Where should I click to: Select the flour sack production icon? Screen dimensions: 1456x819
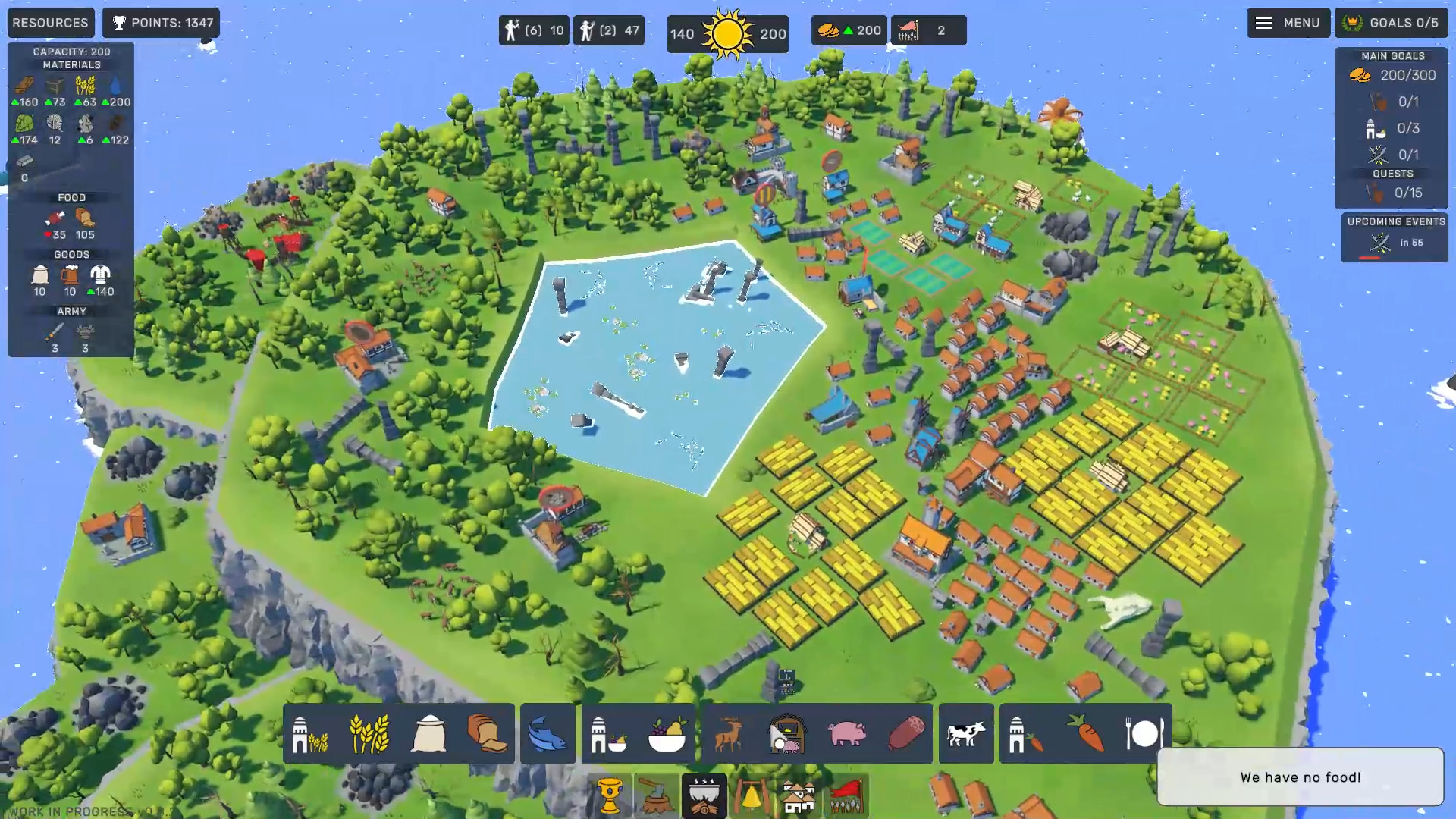pyautogui.click(x=429, y=733)
